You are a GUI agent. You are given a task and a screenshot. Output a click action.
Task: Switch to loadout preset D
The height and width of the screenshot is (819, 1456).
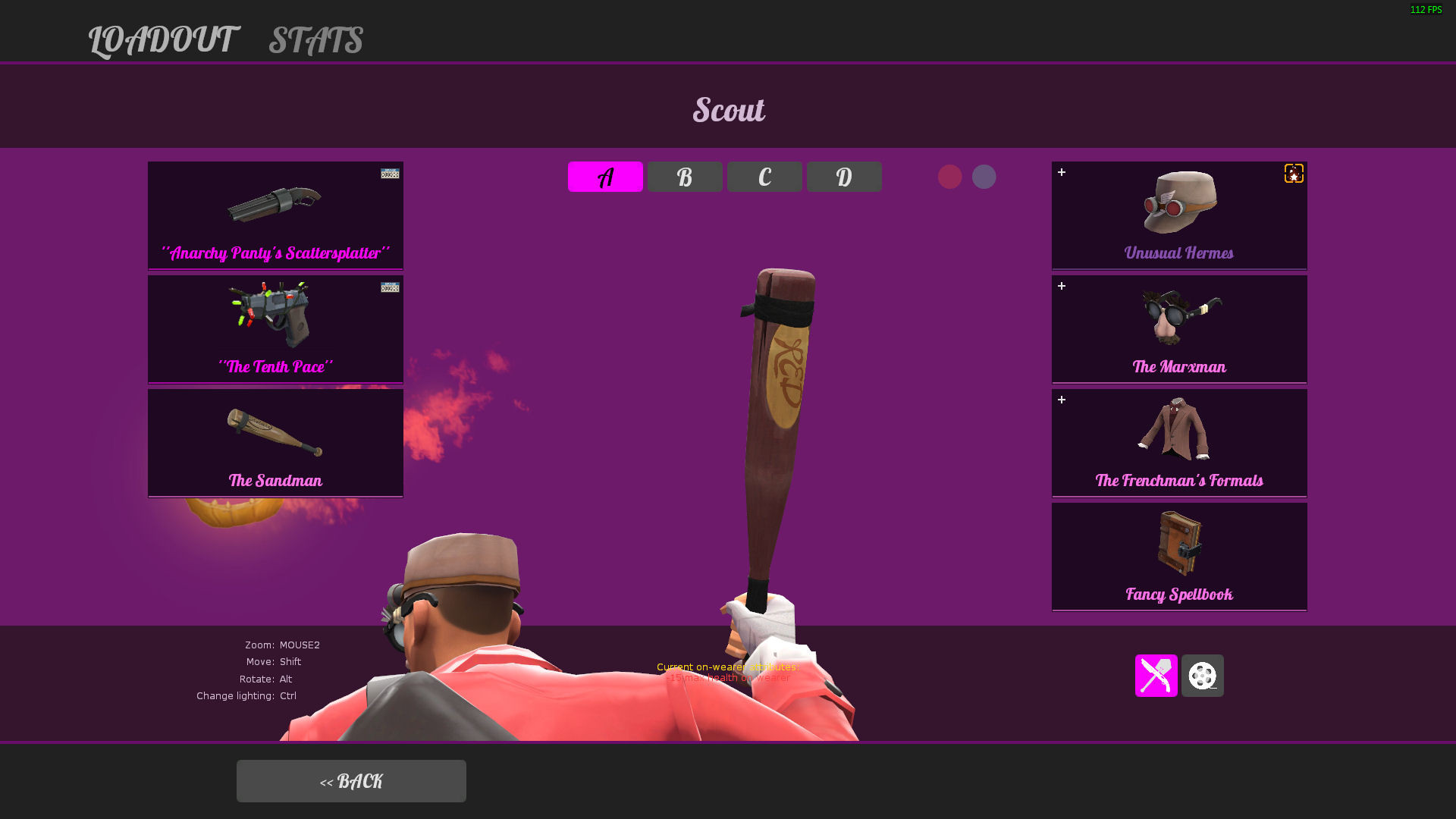(x=844, y=176)
